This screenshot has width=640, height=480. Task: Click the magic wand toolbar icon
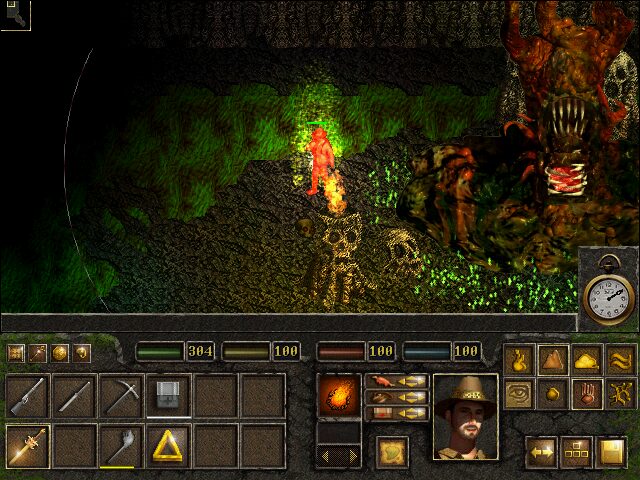[38, 352]
